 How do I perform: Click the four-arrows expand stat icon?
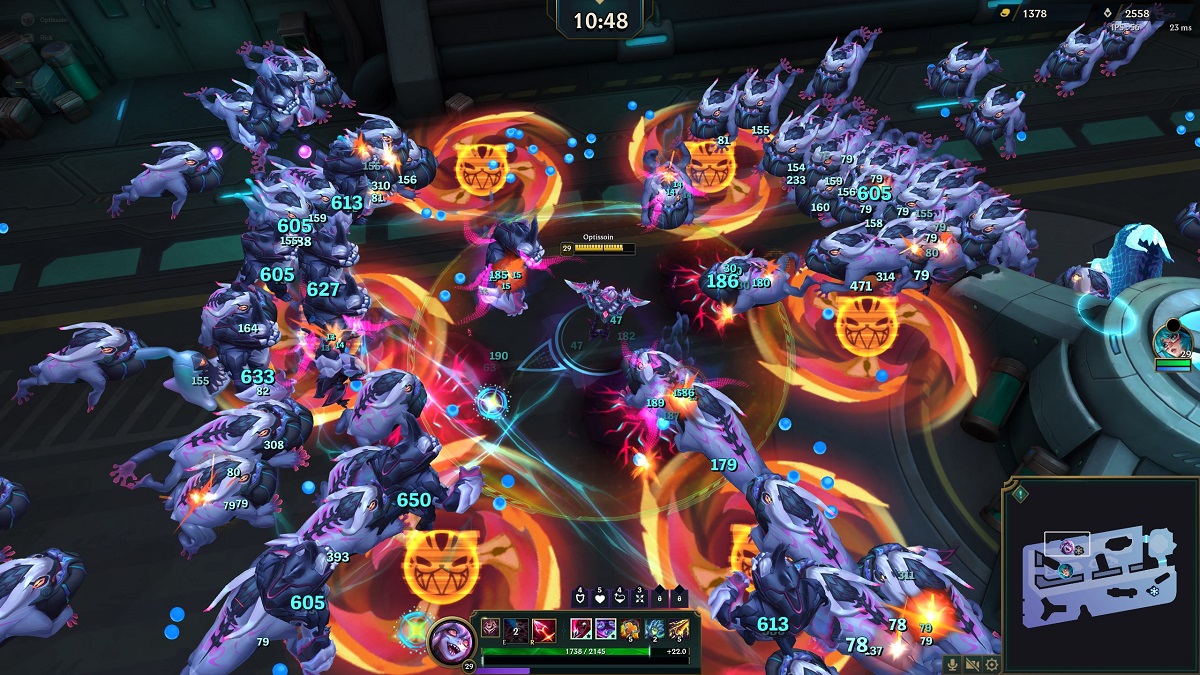click(641, 599)
